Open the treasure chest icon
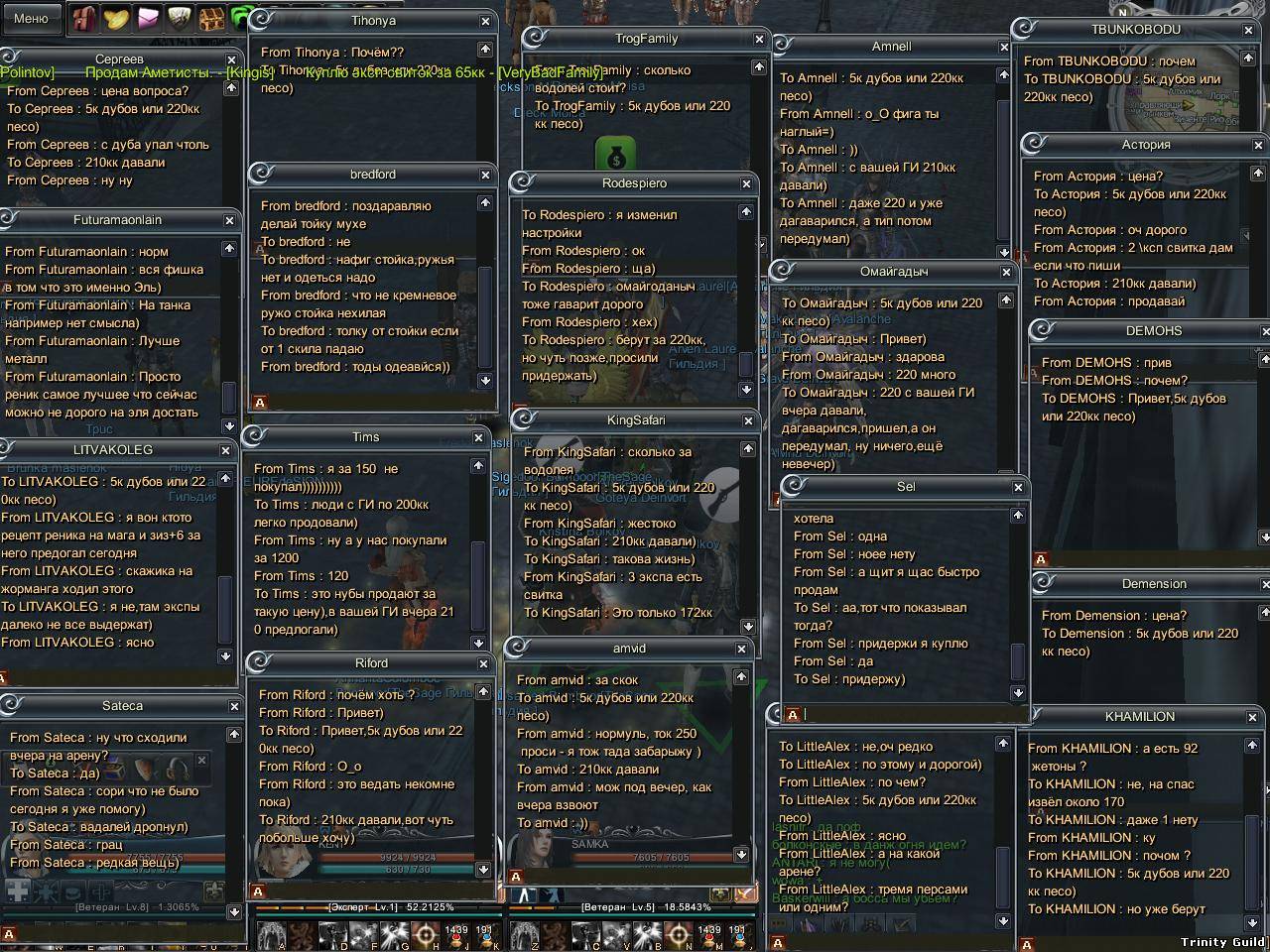The image size is (1270, 952). click(x=211, y=19)
